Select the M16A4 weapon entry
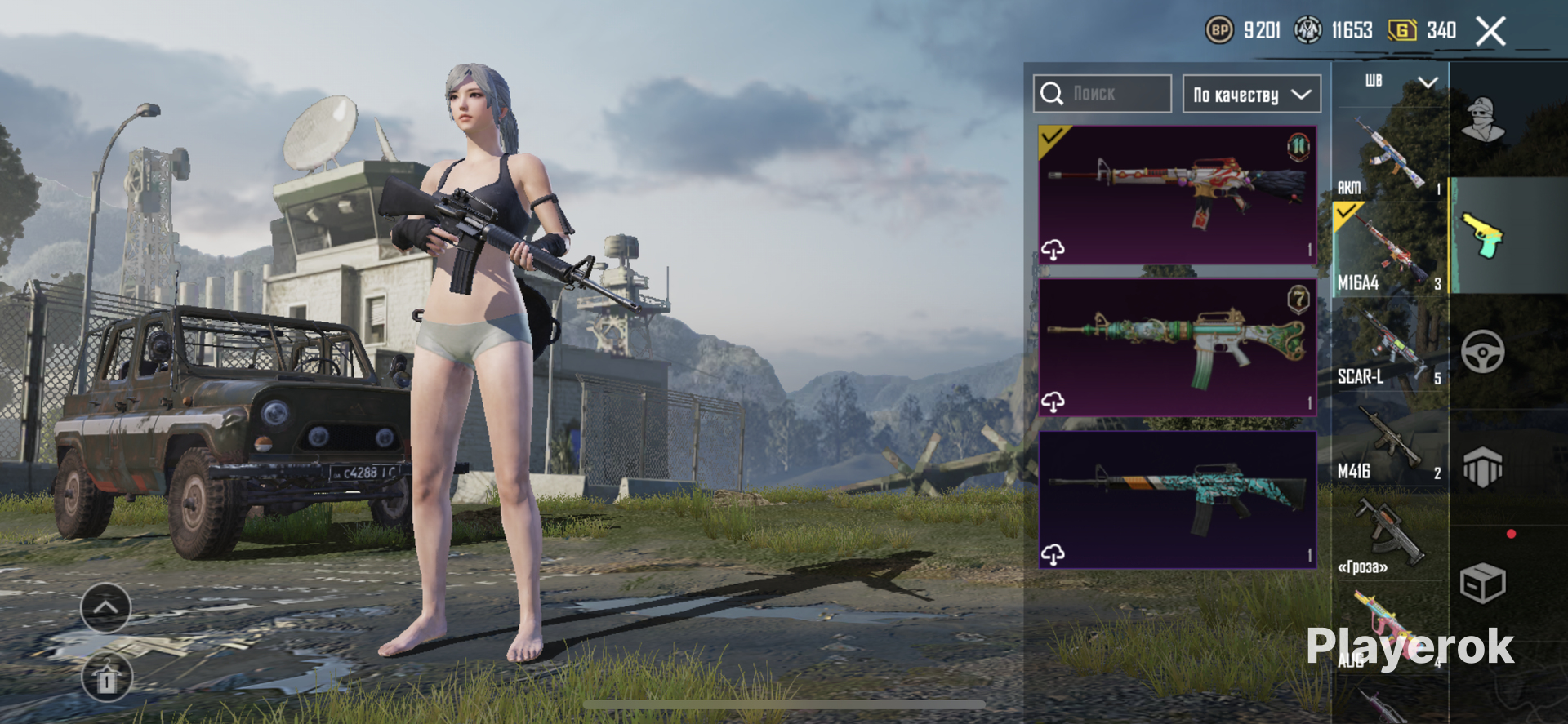Viewport: 1568px width, 724px height. [1388, 251]
